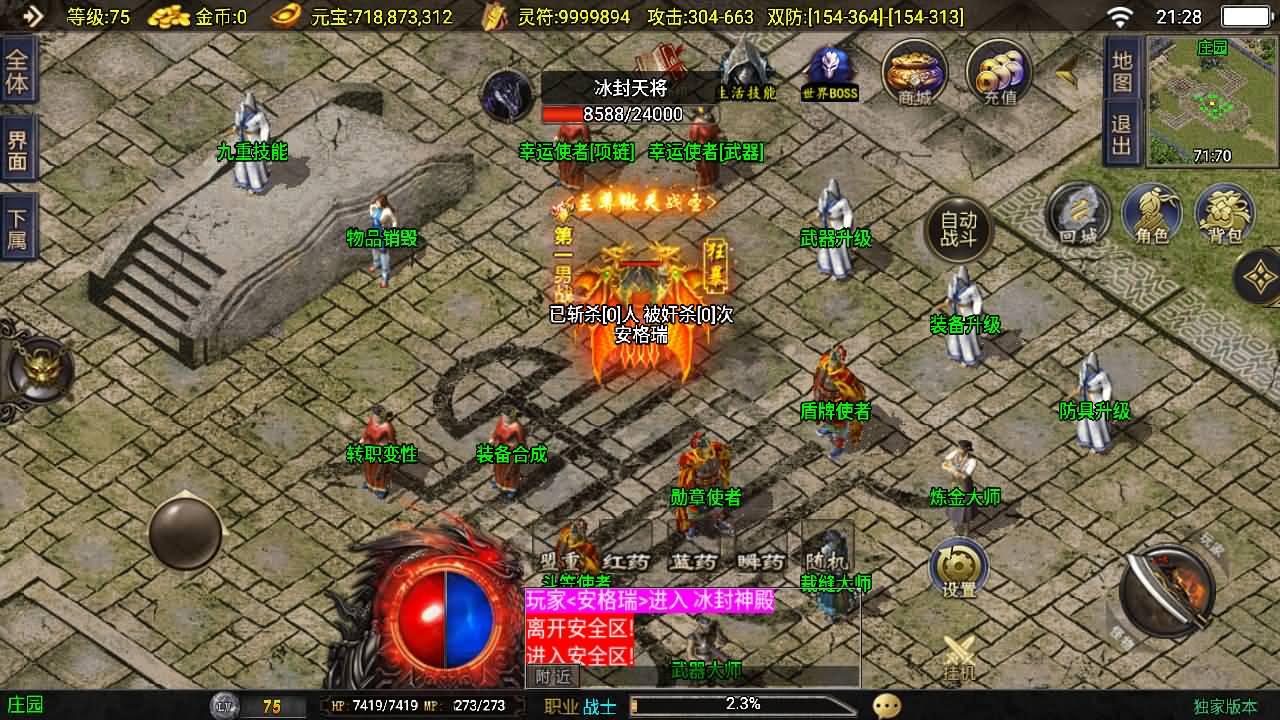
Task: Open the 商城 shop icon
Action: (x=913, y=72)
